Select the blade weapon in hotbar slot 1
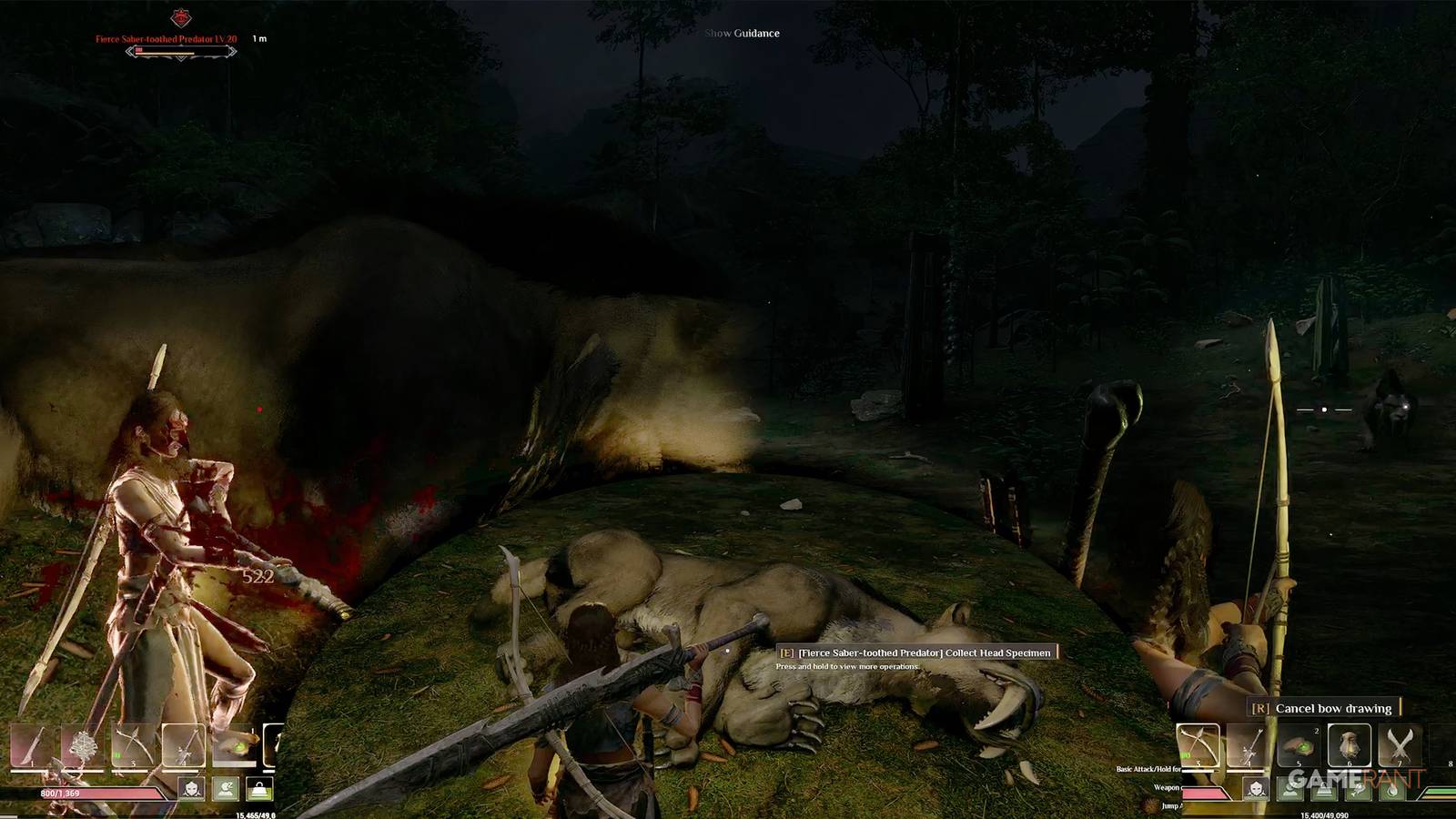Image resolution: width=1456 pixels, height=819 pixels. 33,744
